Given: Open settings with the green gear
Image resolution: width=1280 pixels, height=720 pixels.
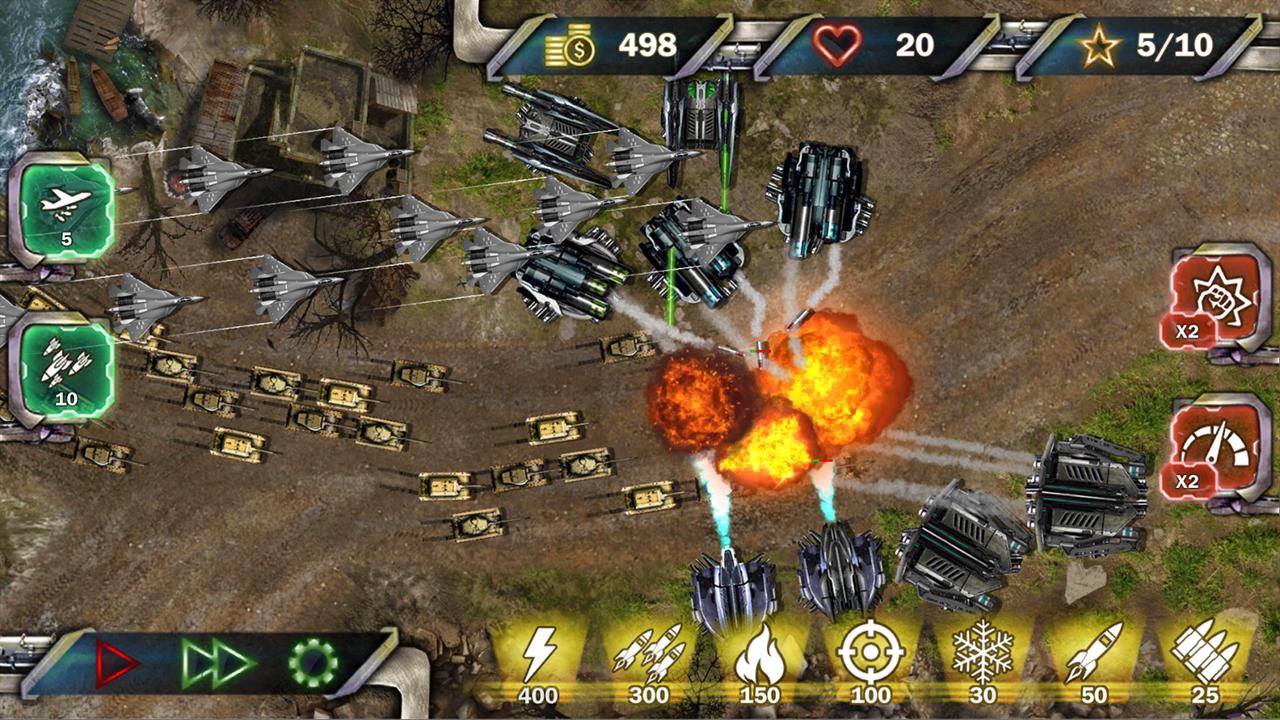Looking at the screenshot, I should [x=313, y=662].
